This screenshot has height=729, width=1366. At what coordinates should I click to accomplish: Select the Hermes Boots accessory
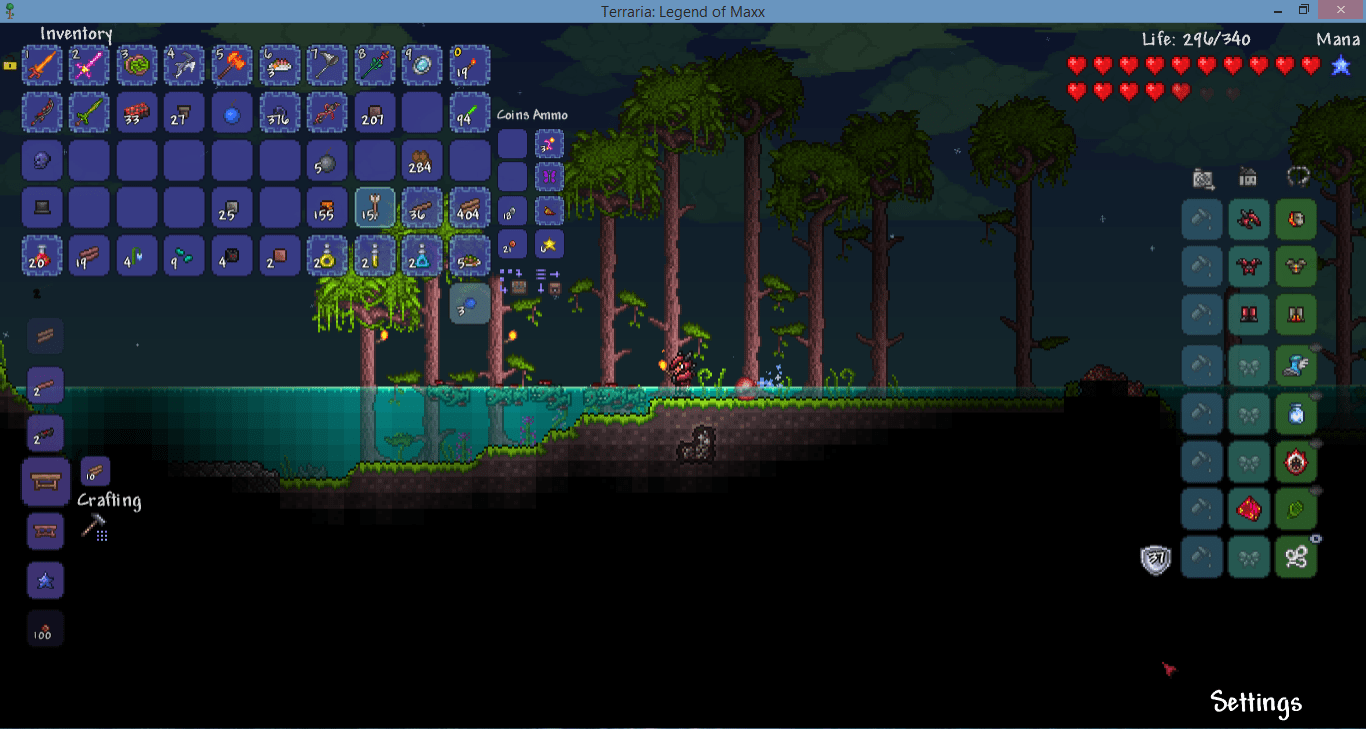pyautogui.click(x=1296, y=366)
